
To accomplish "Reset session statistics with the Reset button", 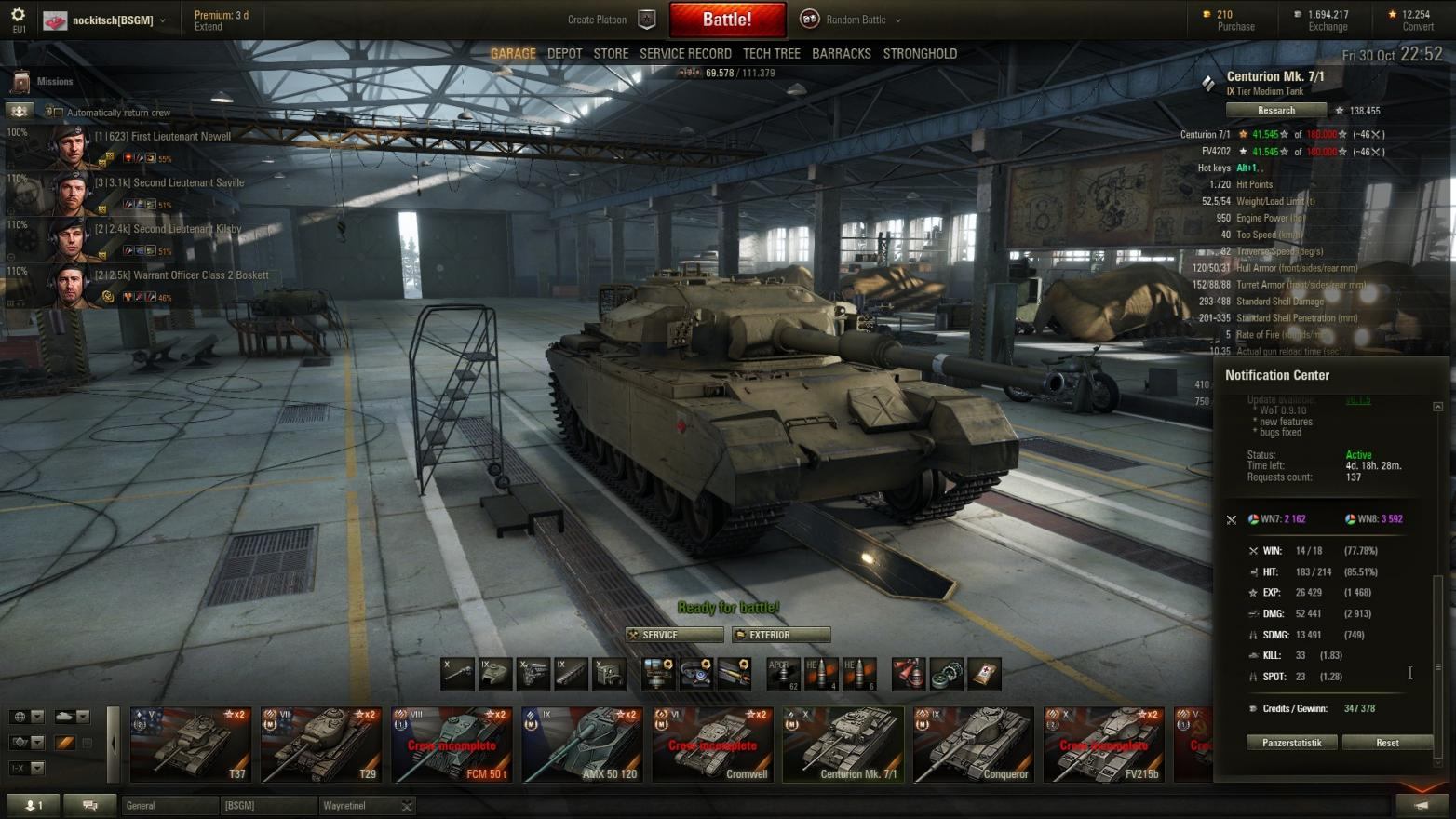I will click(x=1387, y=743).
